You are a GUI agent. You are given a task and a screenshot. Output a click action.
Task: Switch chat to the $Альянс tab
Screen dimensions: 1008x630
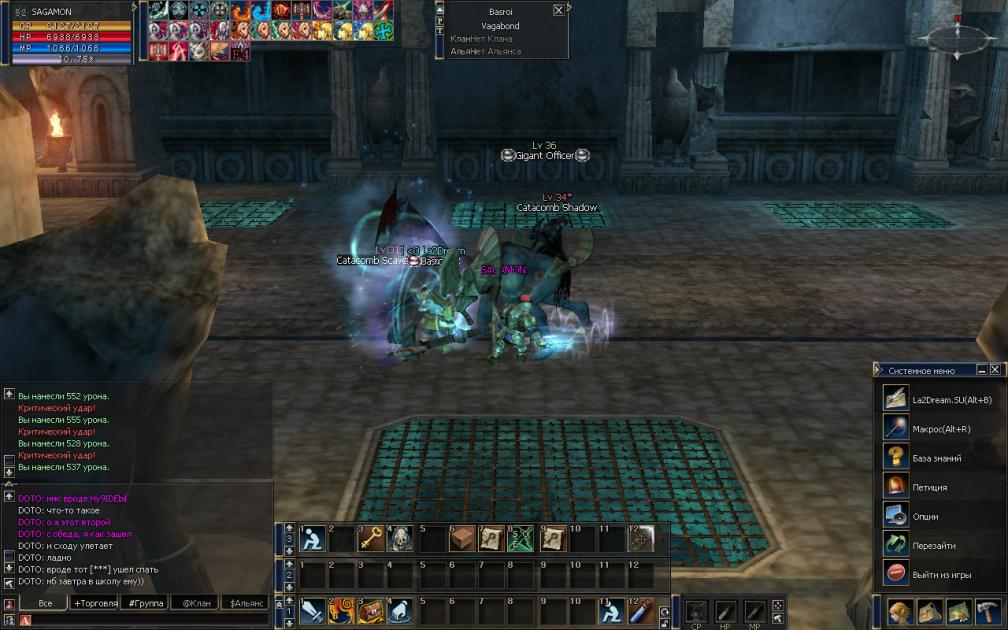(x=247, y=603)
